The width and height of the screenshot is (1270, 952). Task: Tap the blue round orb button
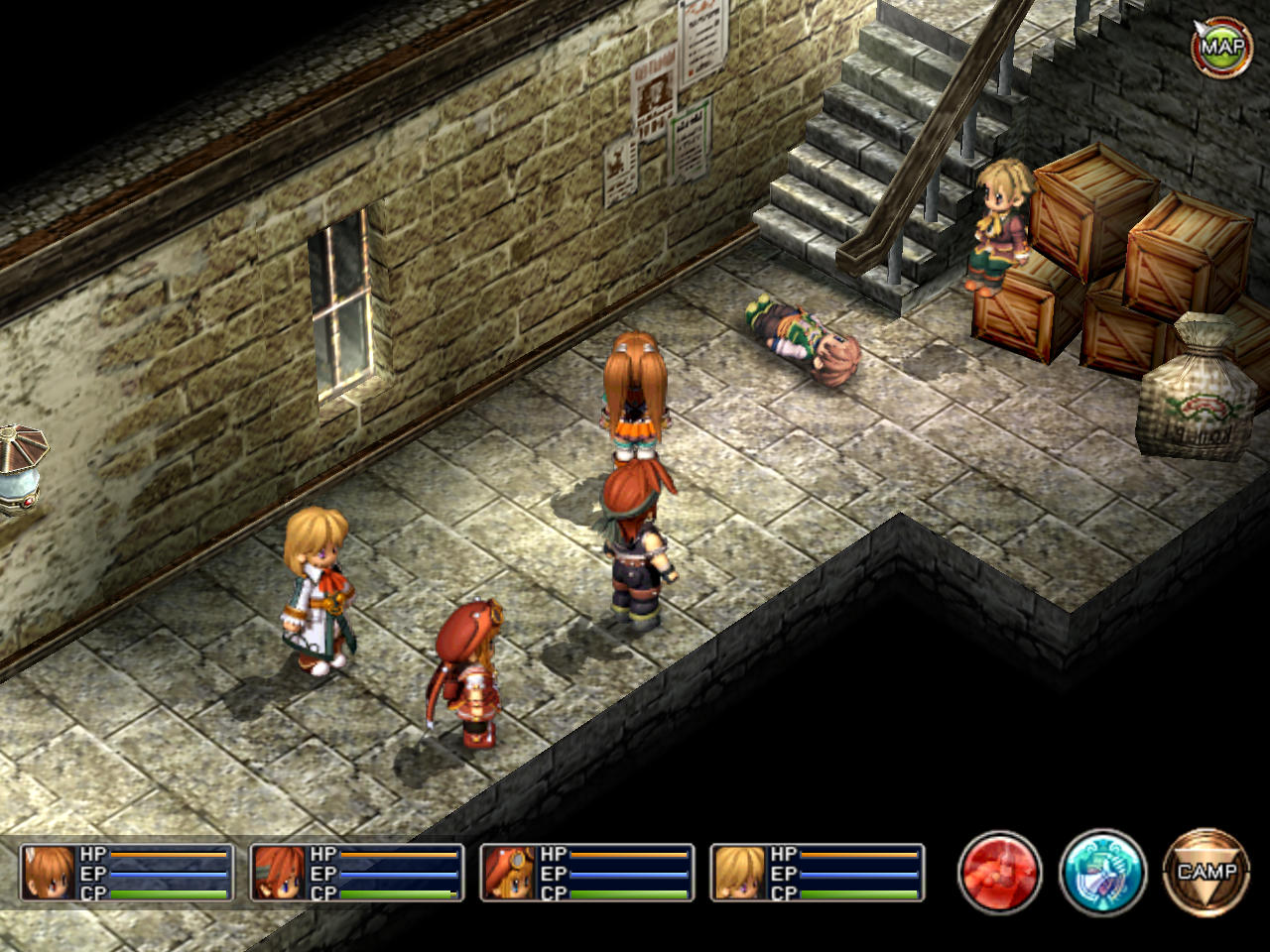pos(1102,873)
